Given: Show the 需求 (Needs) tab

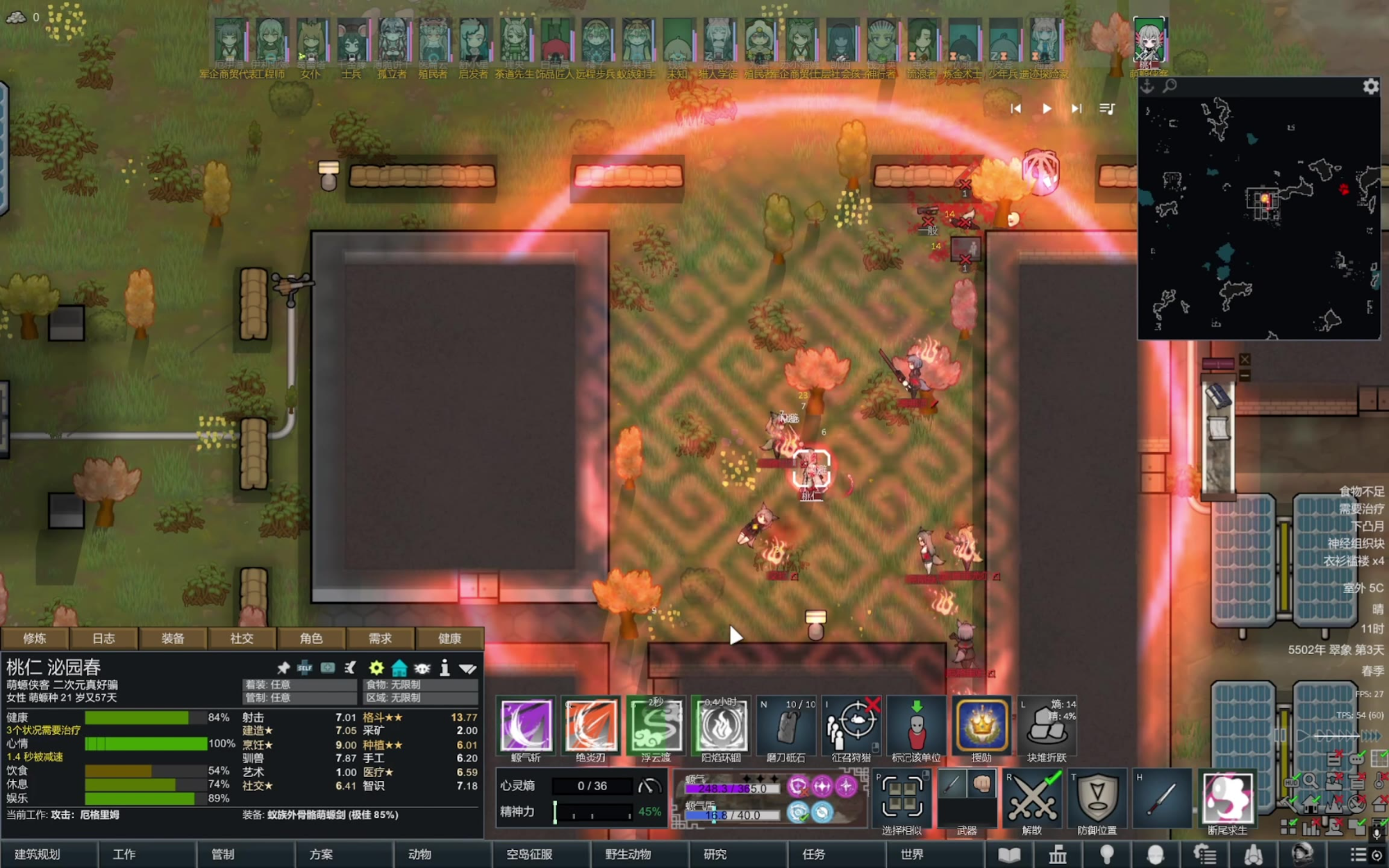Looking at the screenshot, I should pyautogui.click(x=380, y=638).
